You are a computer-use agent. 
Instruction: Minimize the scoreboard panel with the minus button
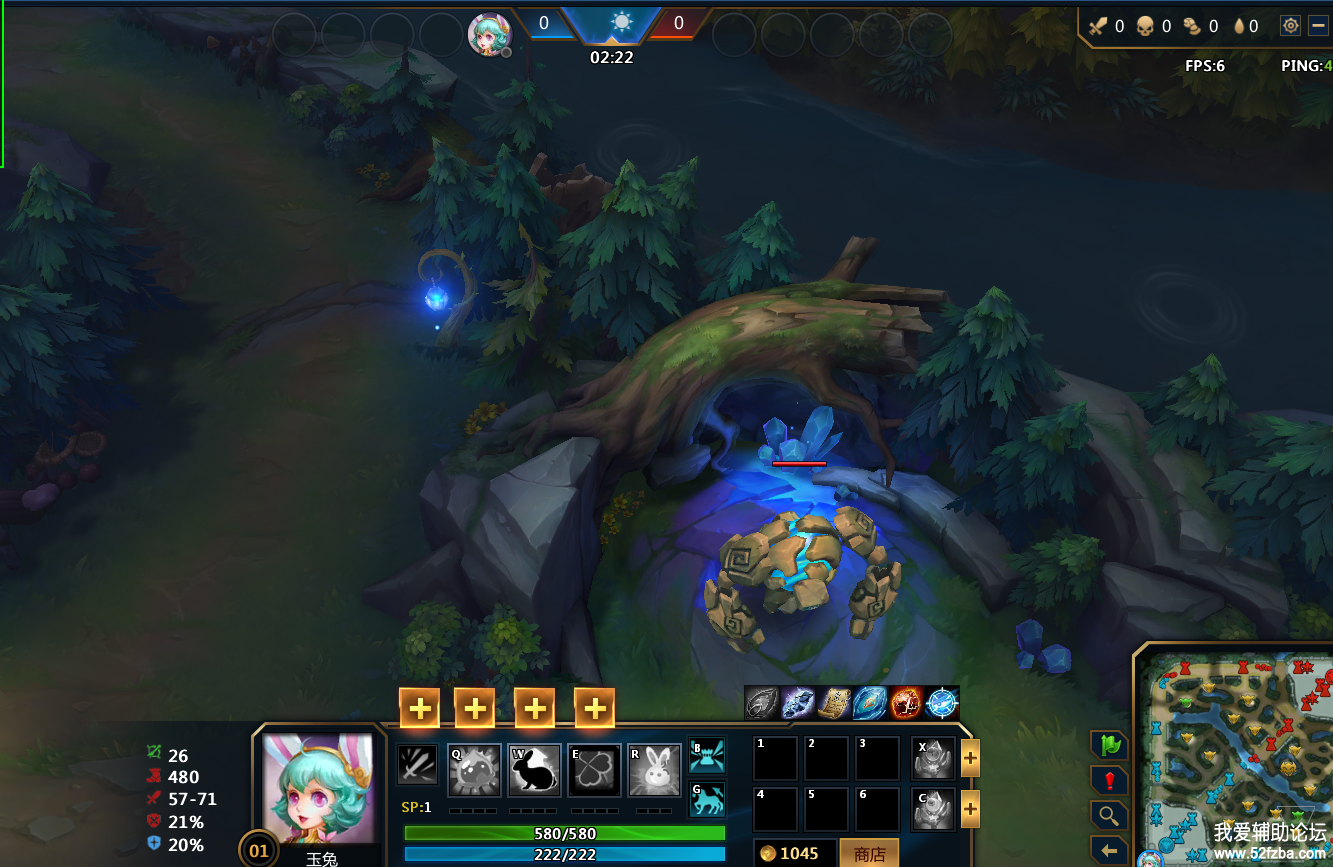[x=1319, y=26]
